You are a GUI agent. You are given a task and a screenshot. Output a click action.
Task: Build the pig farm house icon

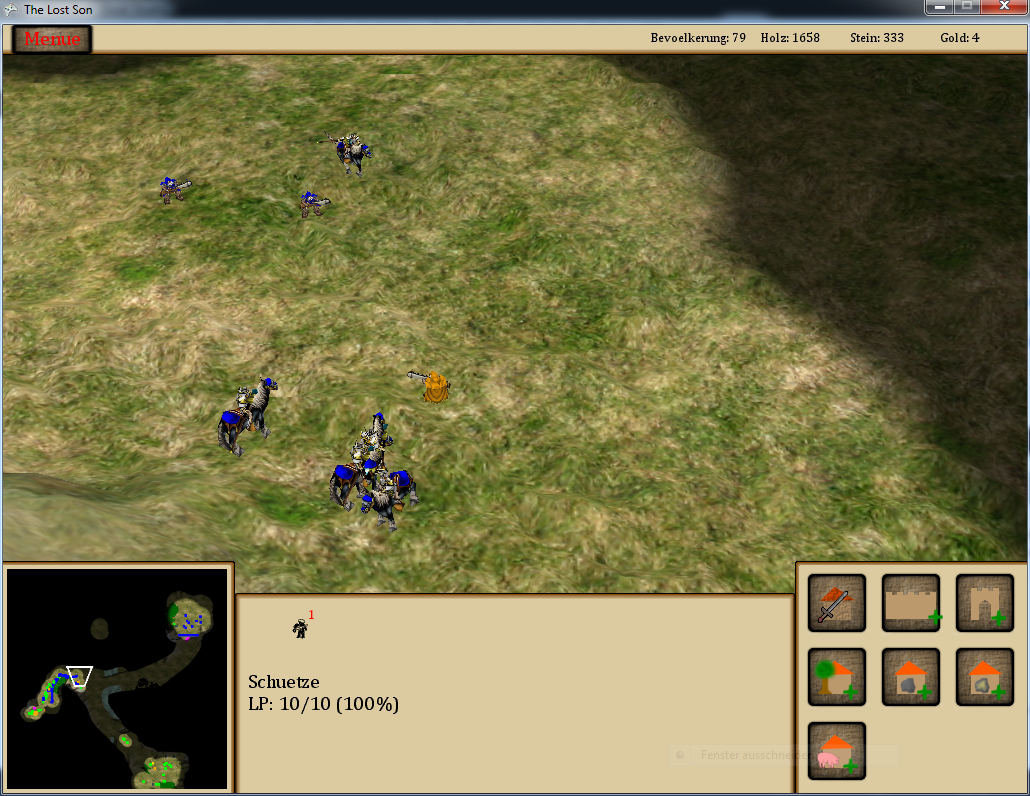tap(836, 751)
